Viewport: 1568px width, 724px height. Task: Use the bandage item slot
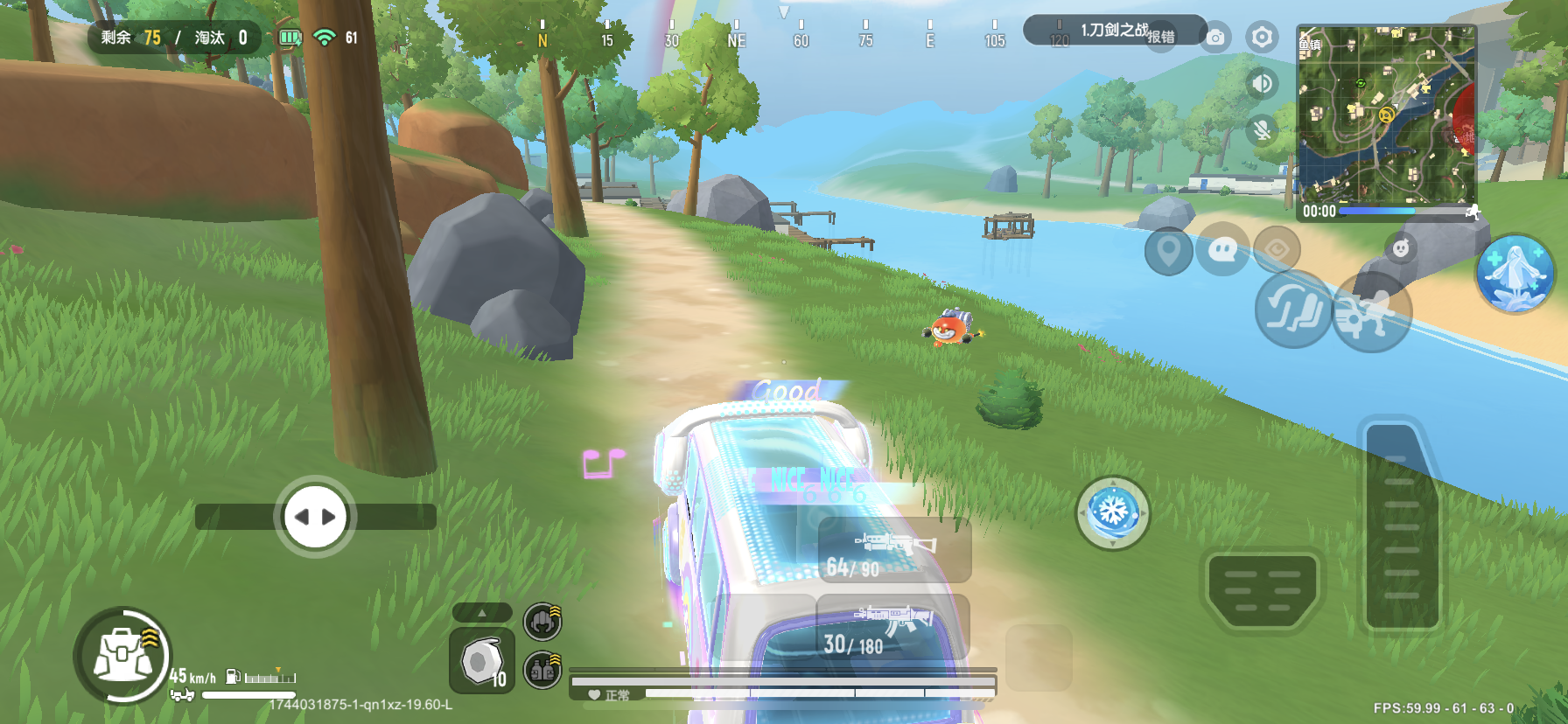481,662
